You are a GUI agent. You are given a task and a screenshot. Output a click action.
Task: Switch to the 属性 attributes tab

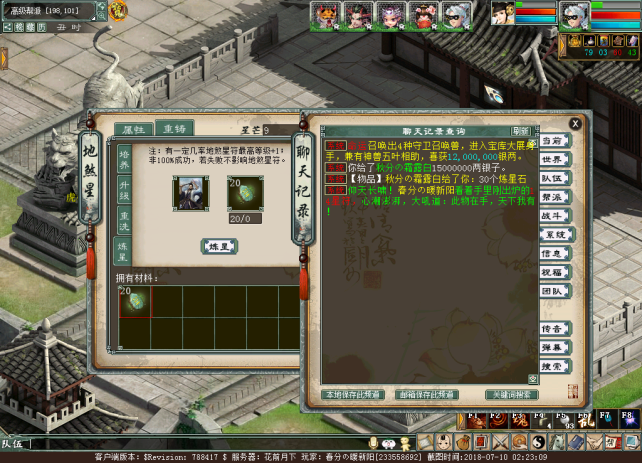(134, 129)
